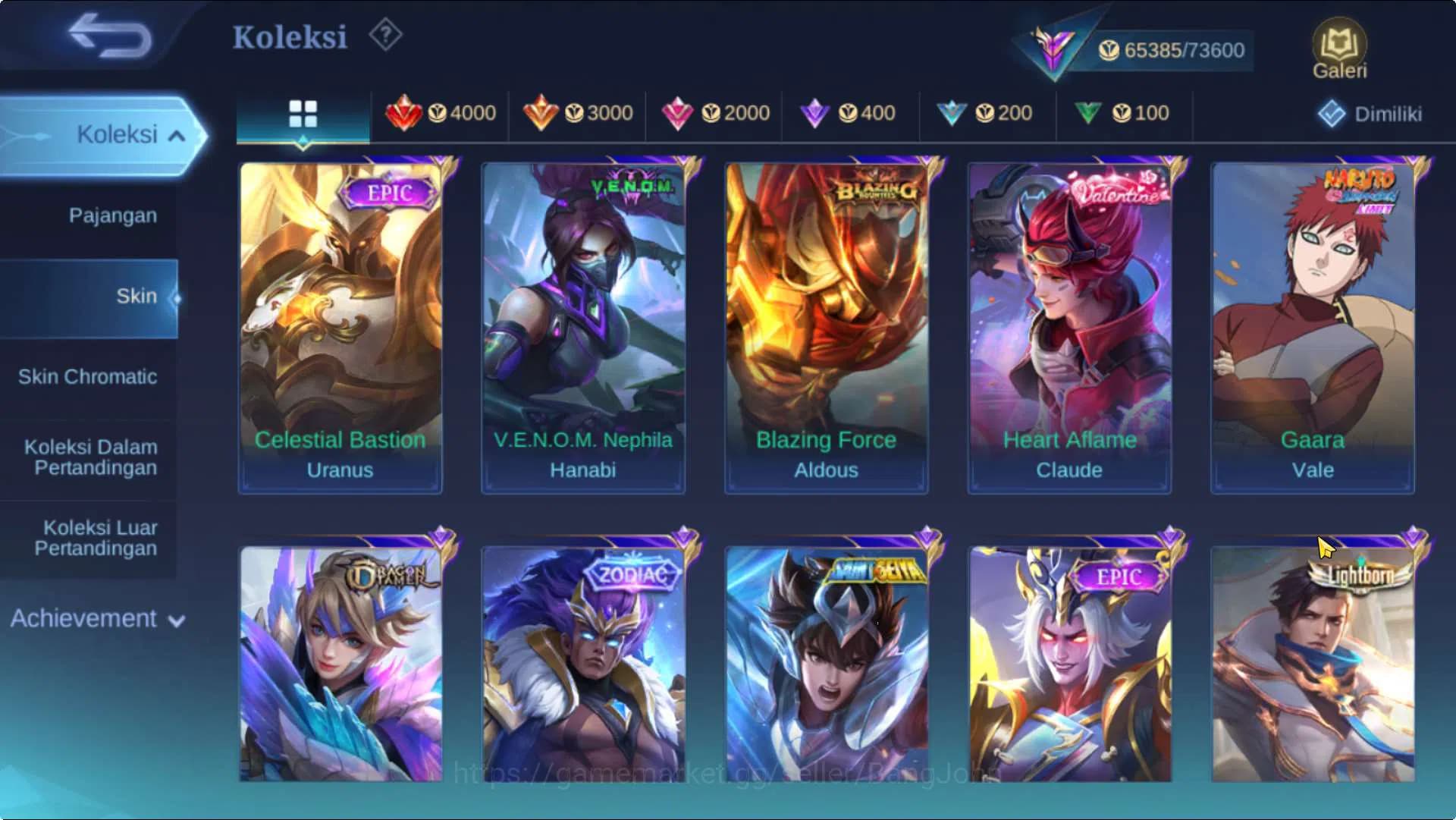Viewport: 1456px width, 820px height.
Task: Click the back arrow icon
Action: tap(106, 36)
